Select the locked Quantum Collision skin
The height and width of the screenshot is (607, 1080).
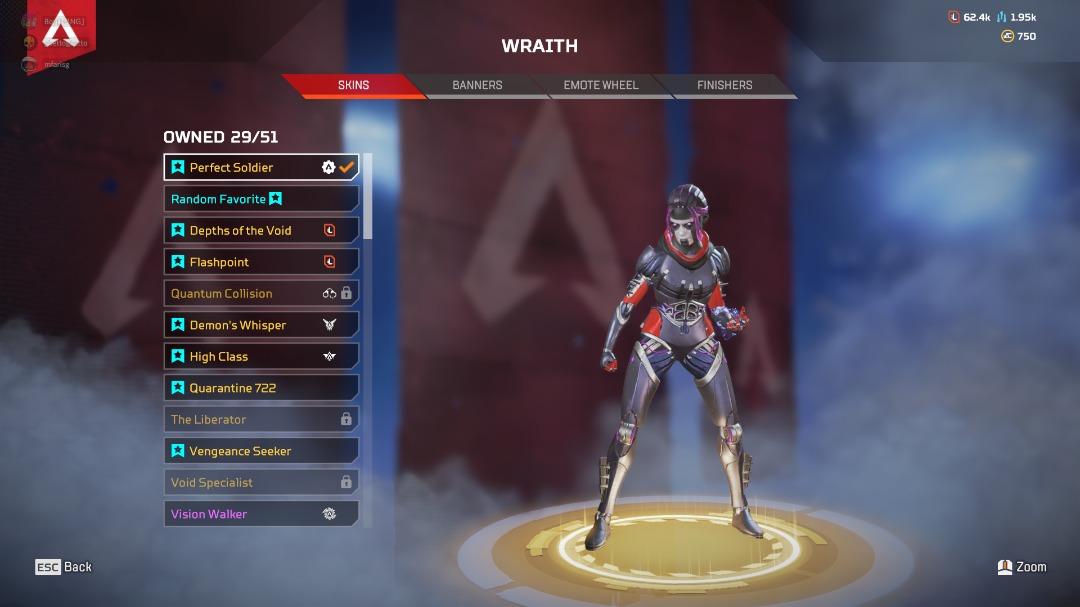(261, 293)
